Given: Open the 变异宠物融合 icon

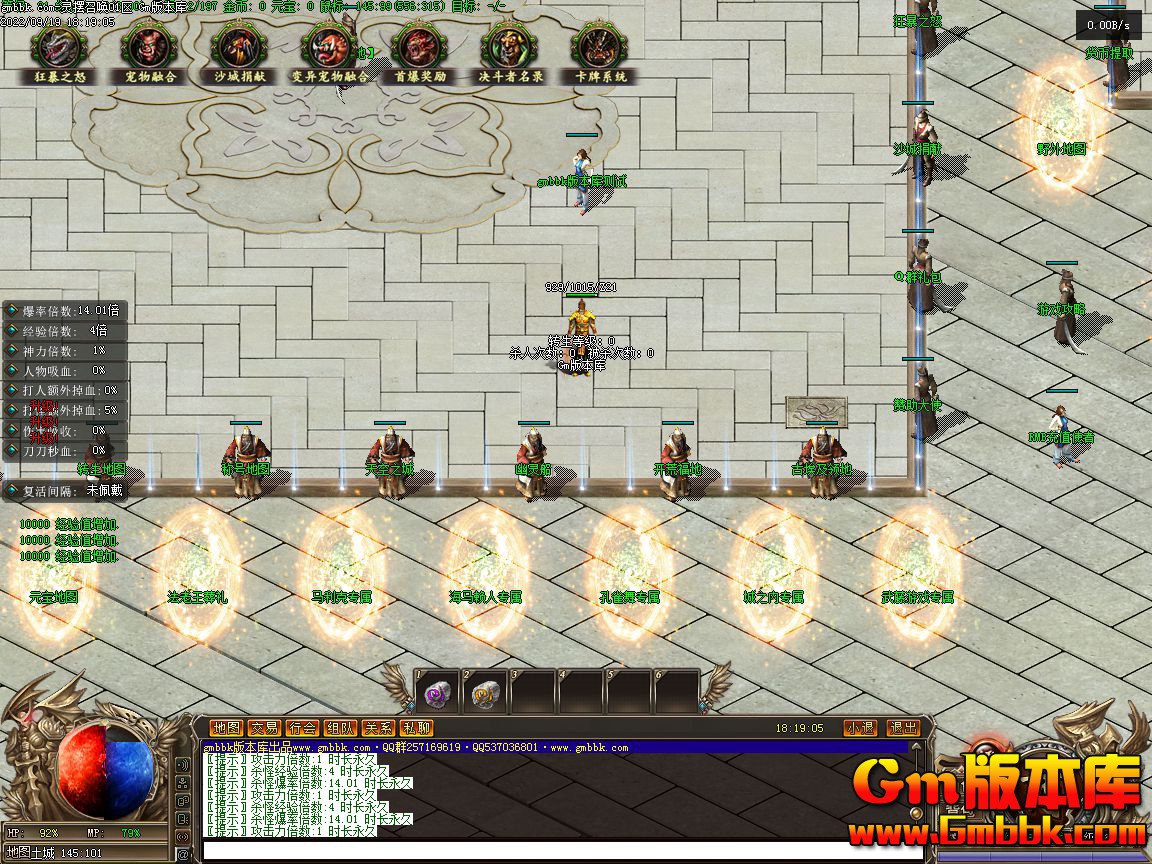Looking at the screenshot, I should (329, 48).
